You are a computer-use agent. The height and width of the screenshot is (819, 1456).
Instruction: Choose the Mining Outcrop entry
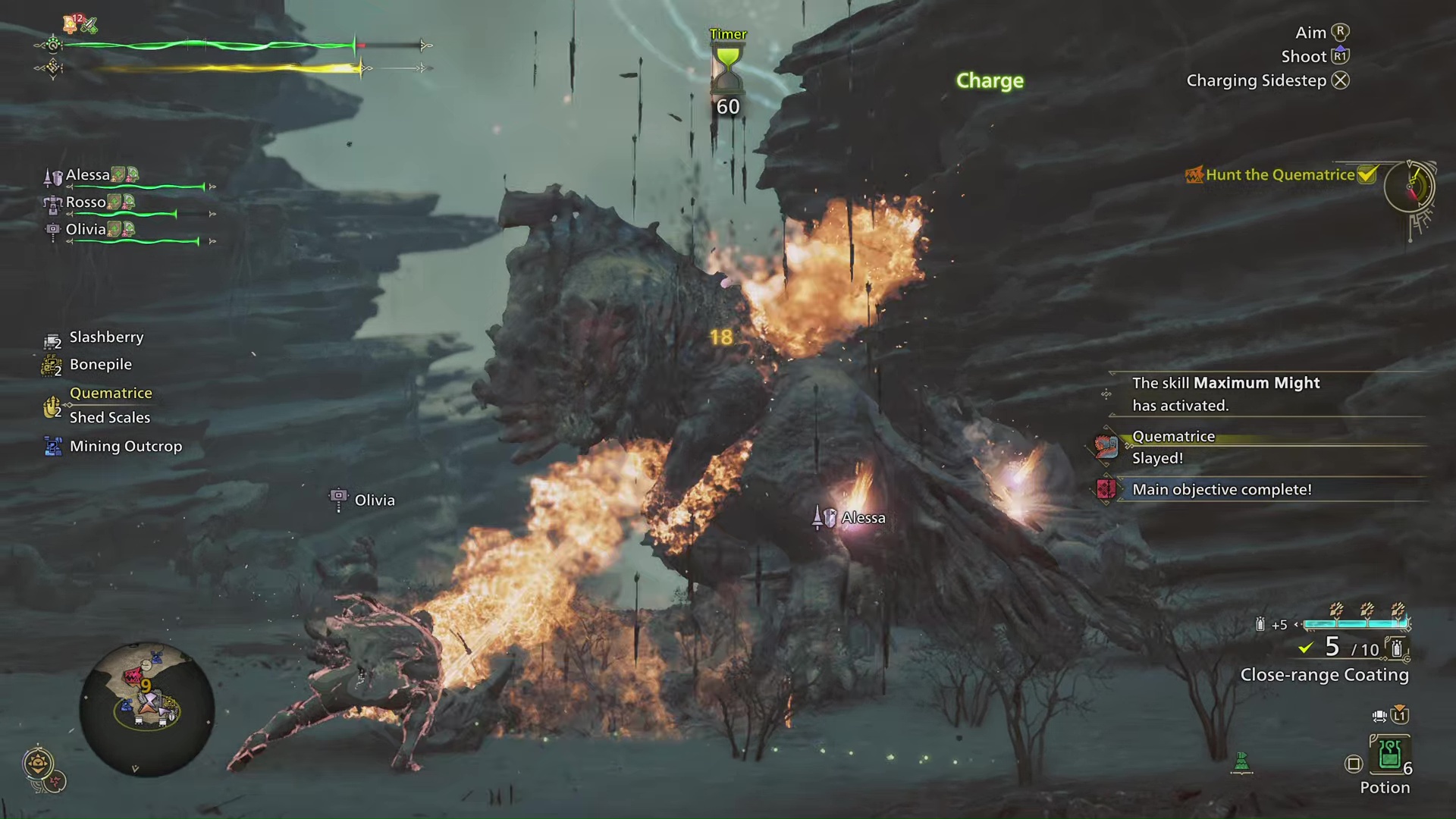(x=125, y=447)
